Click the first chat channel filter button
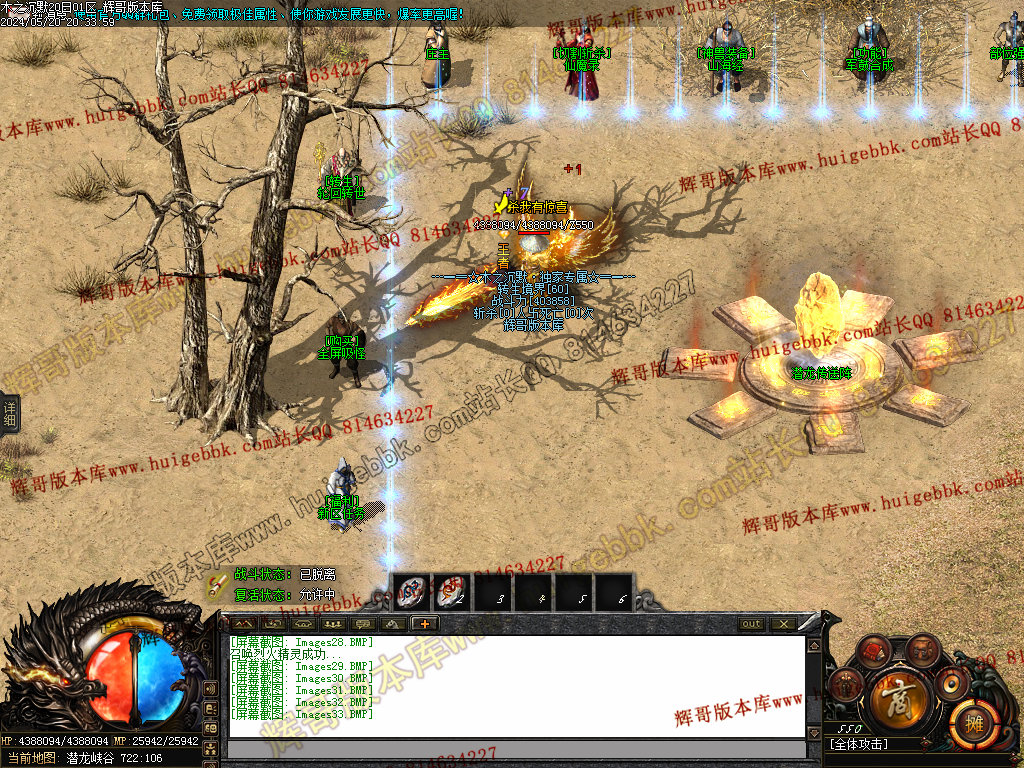This screenshot has height=768, width=1024. click(x=242, y=623)
